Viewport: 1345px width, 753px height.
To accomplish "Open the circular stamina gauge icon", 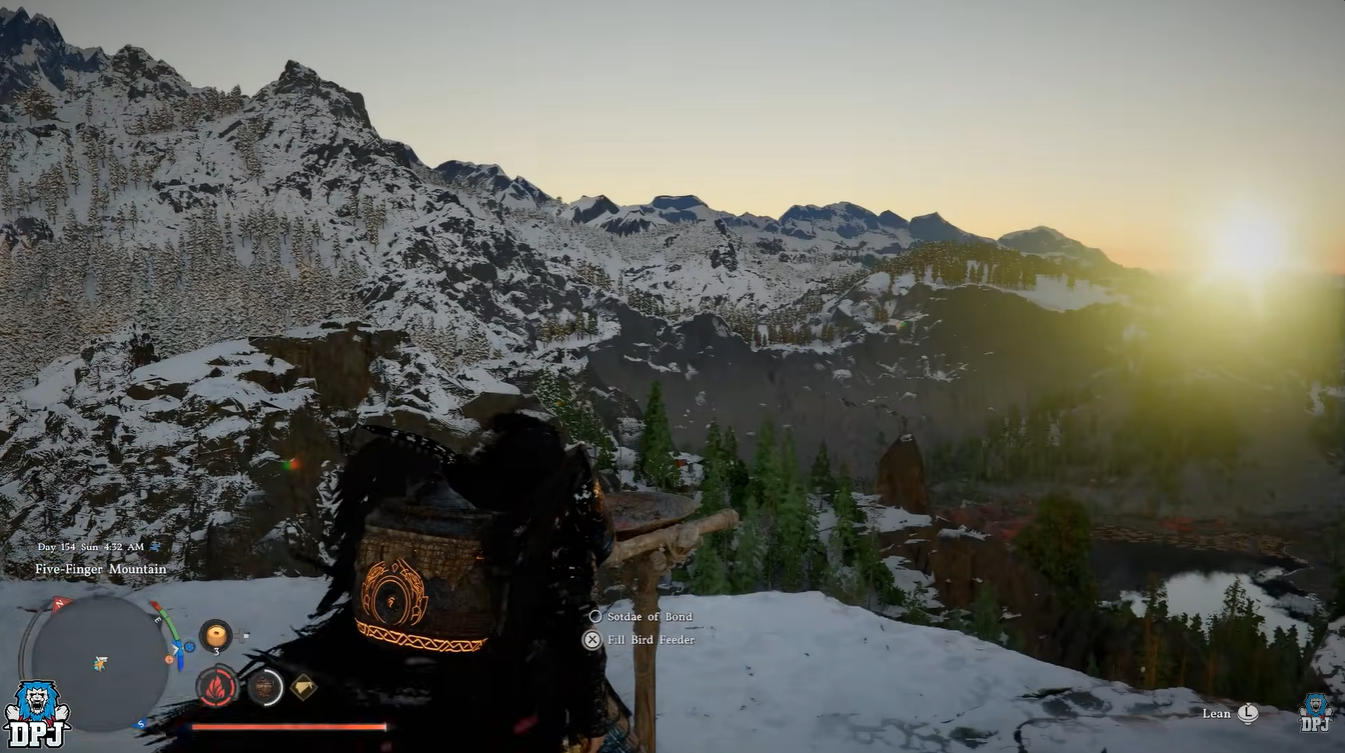I will [265, 688].
